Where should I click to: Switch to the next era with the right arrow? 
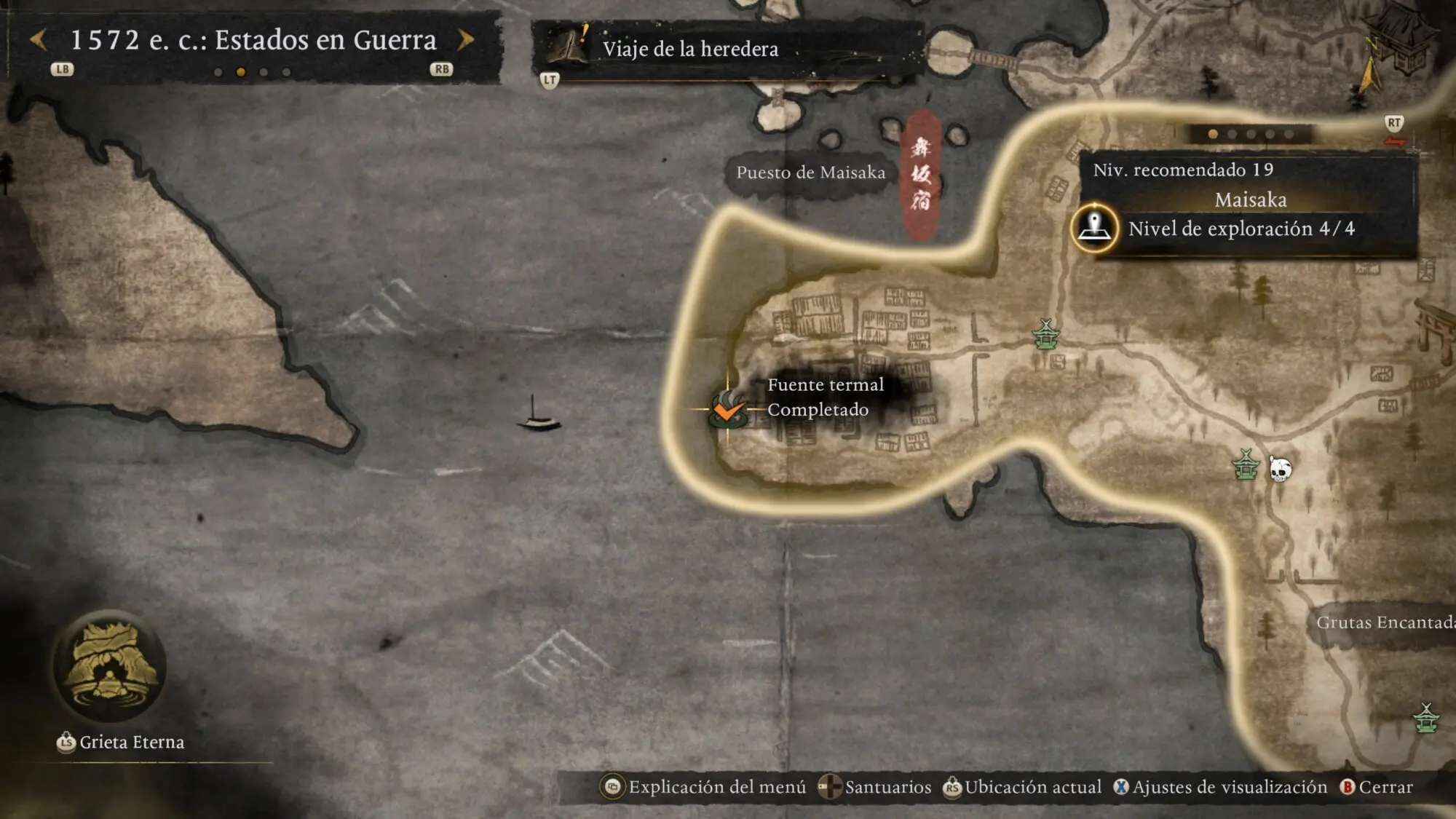[x=466, y=40]
